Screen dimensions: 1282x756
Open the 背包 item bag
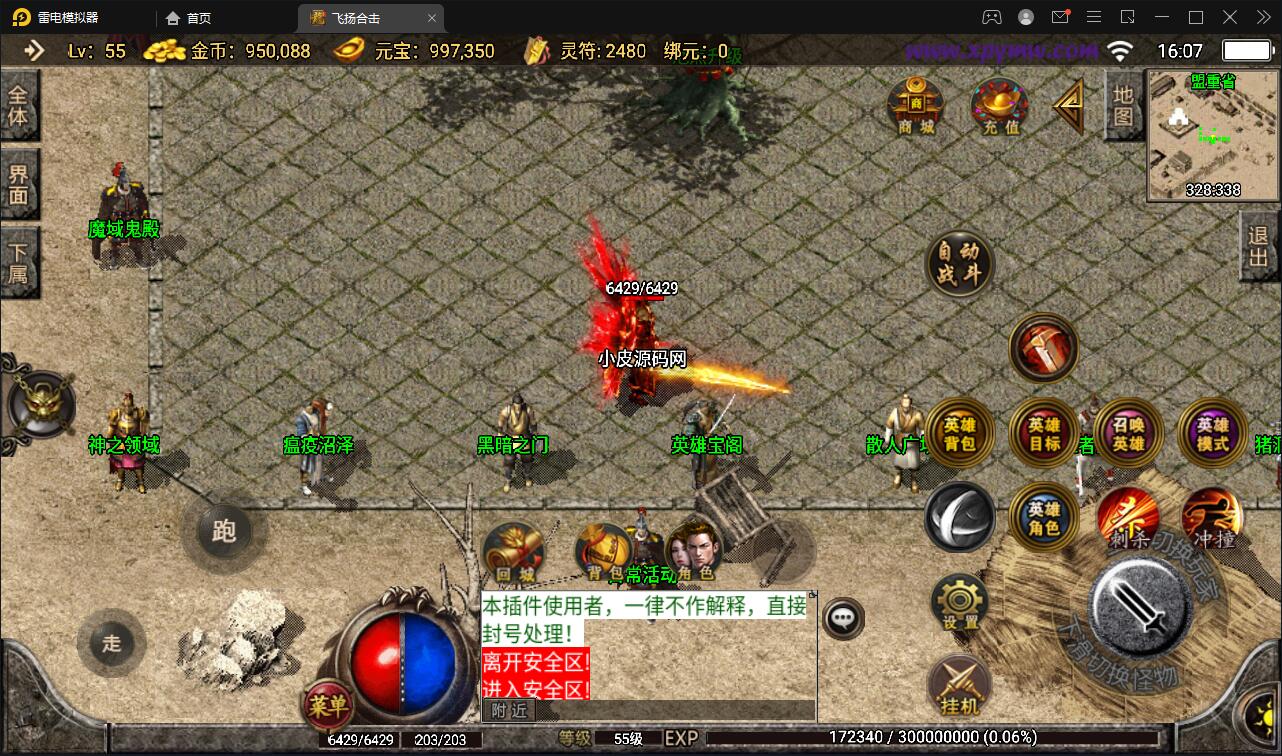[x=601, y=549]
